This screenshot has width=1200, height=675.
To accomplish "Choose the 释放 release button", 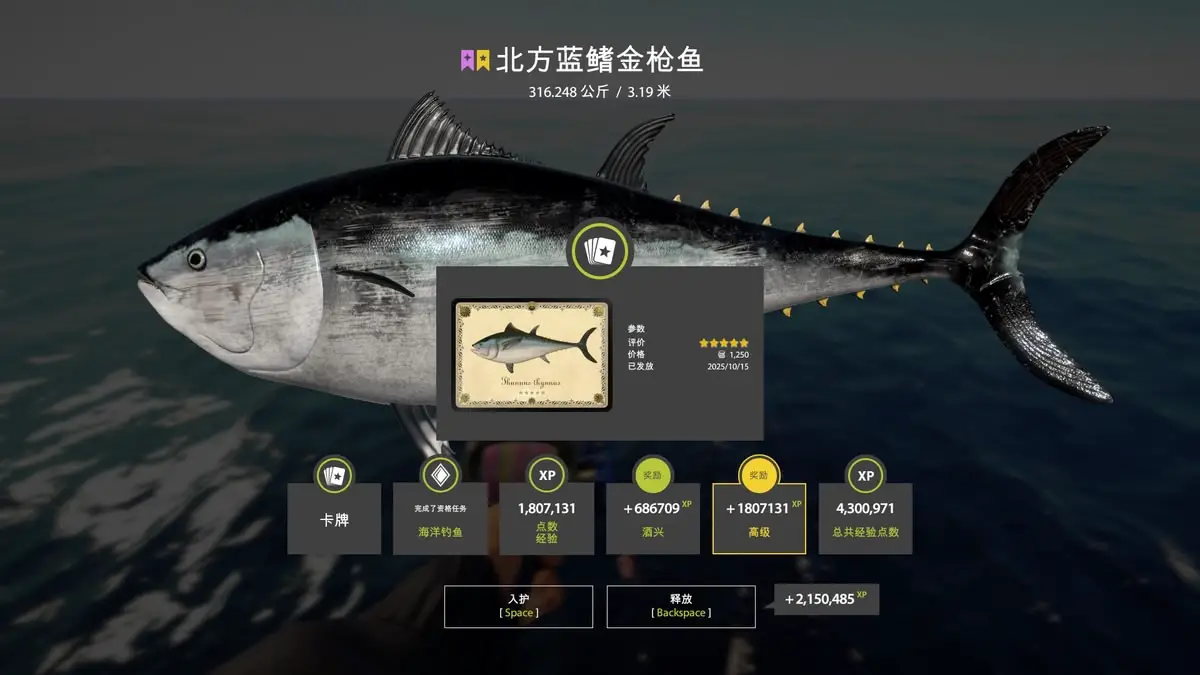I will (680, 606).
